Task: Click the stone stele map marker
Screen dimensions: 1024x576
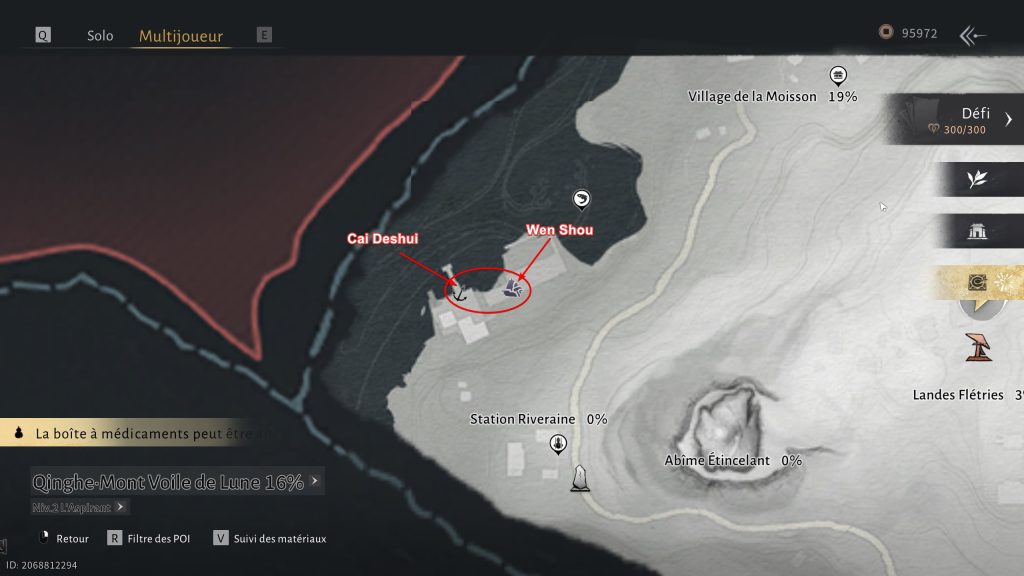Action: [x=579, y=479]
